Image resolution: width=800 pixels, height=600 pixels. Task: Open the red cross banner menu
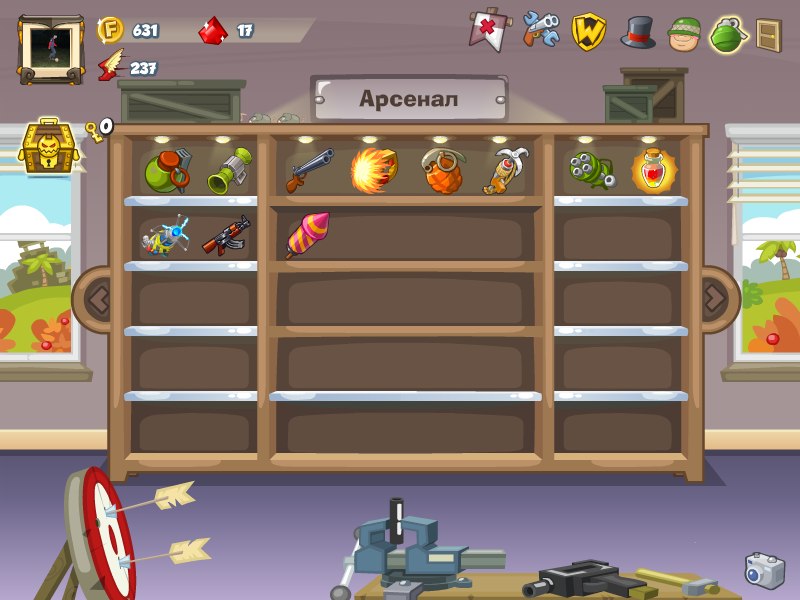[x=487, y=31]
